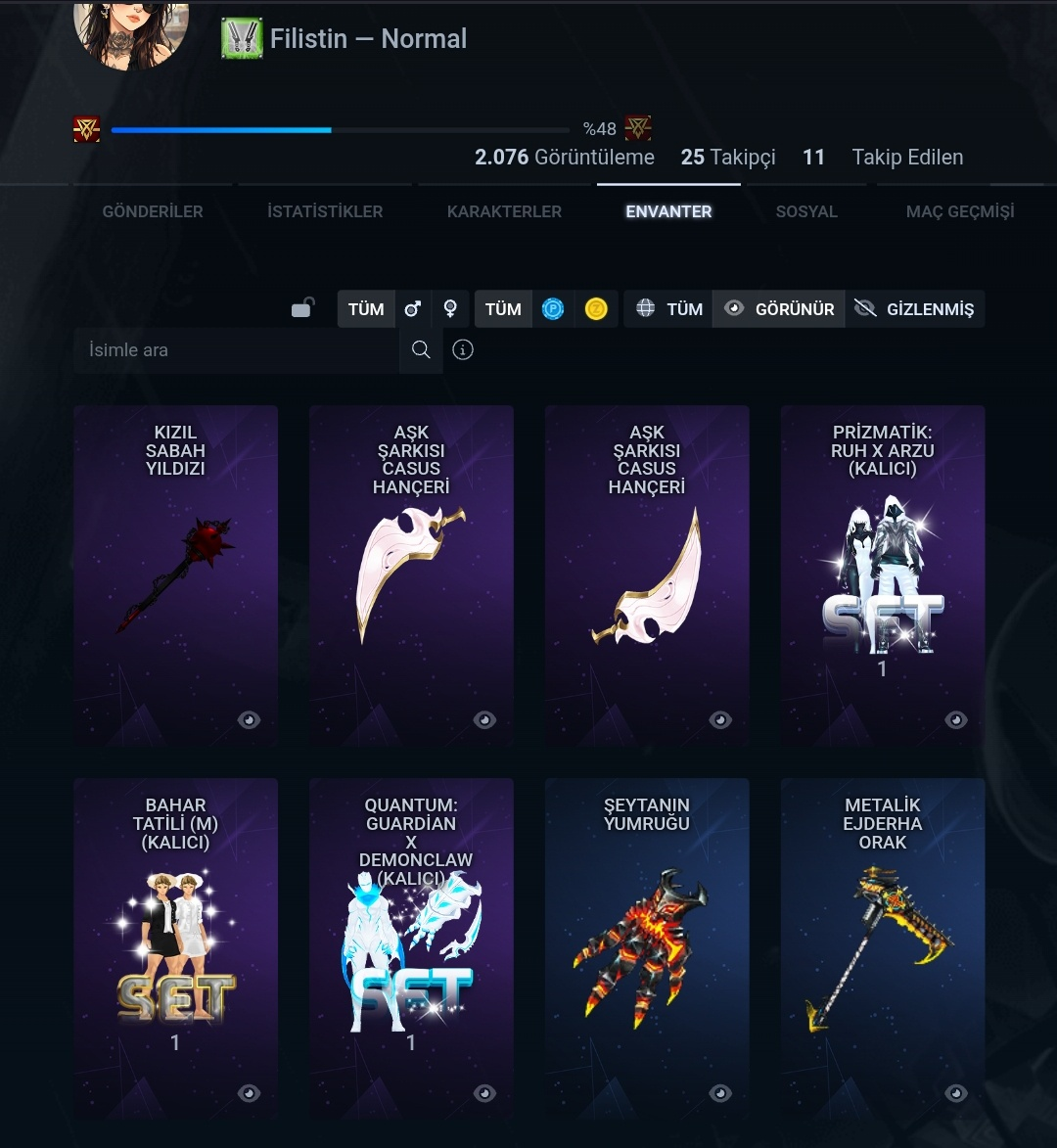Toggle visibility eye on Metalik Ejderha Orak
Screen dimensions: 1057x1148
coord(956,1093)
